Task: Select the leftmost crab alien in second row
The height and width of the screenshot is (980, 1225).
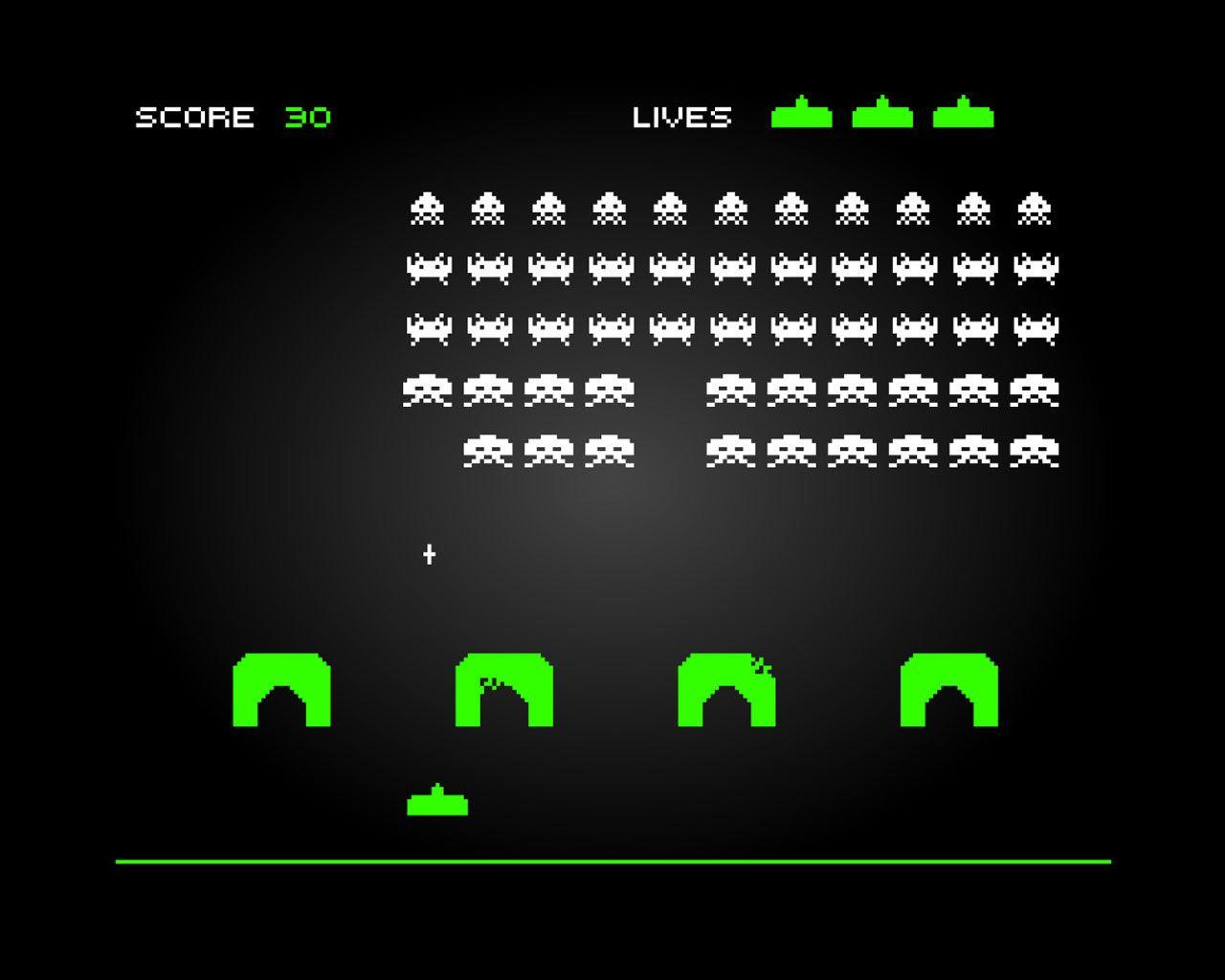Action: 429,267
